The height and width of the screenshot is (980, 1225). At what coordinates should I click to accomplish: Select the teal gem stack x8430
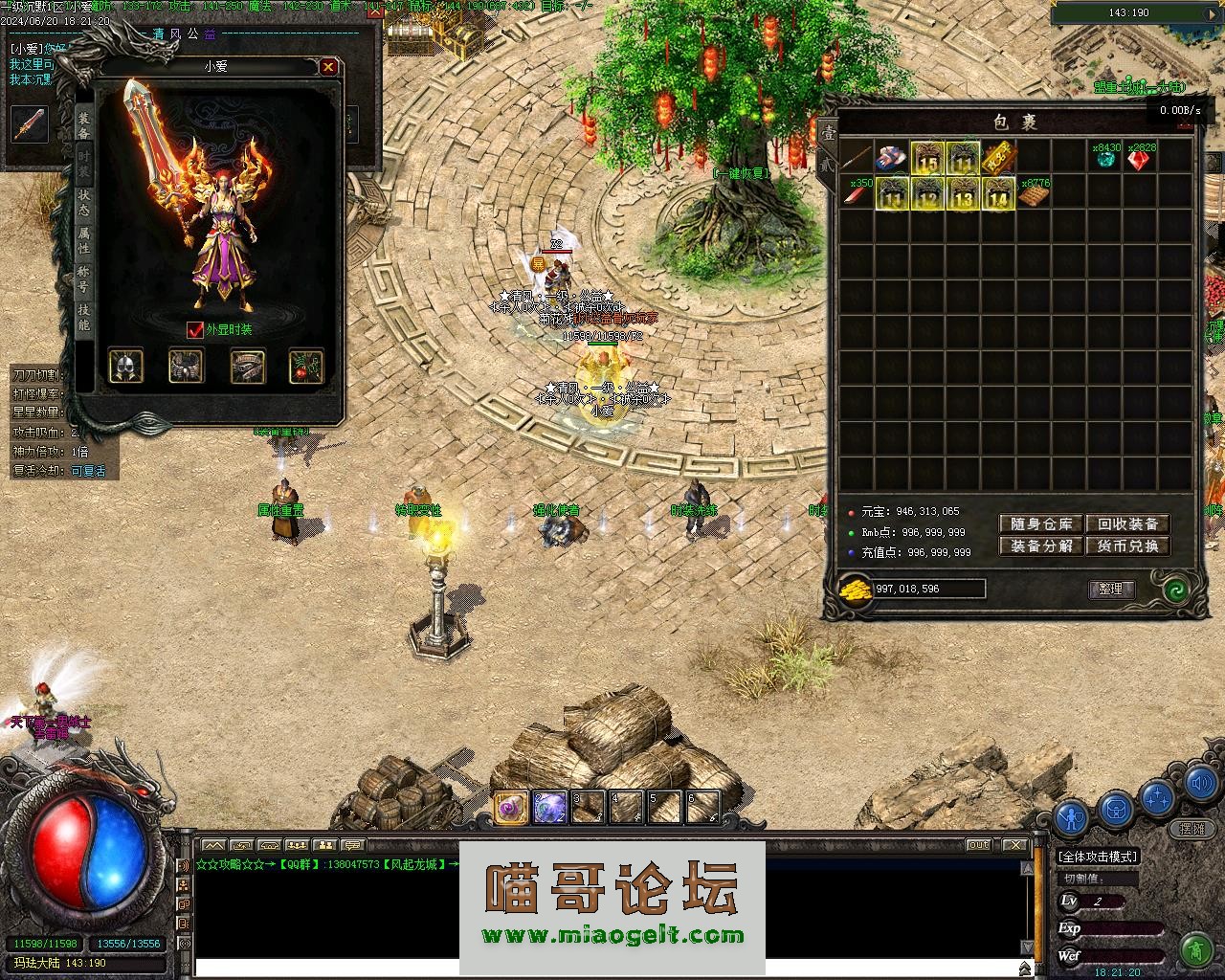point(1105,158)
